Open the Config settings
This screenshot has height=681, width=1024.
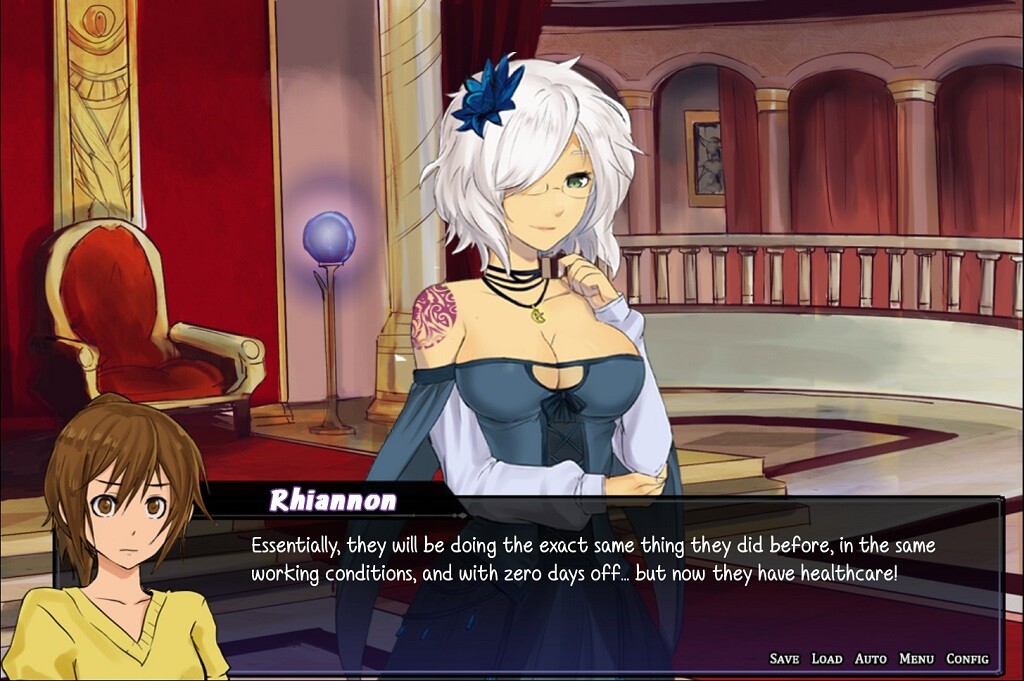click(x=967, y=658)
